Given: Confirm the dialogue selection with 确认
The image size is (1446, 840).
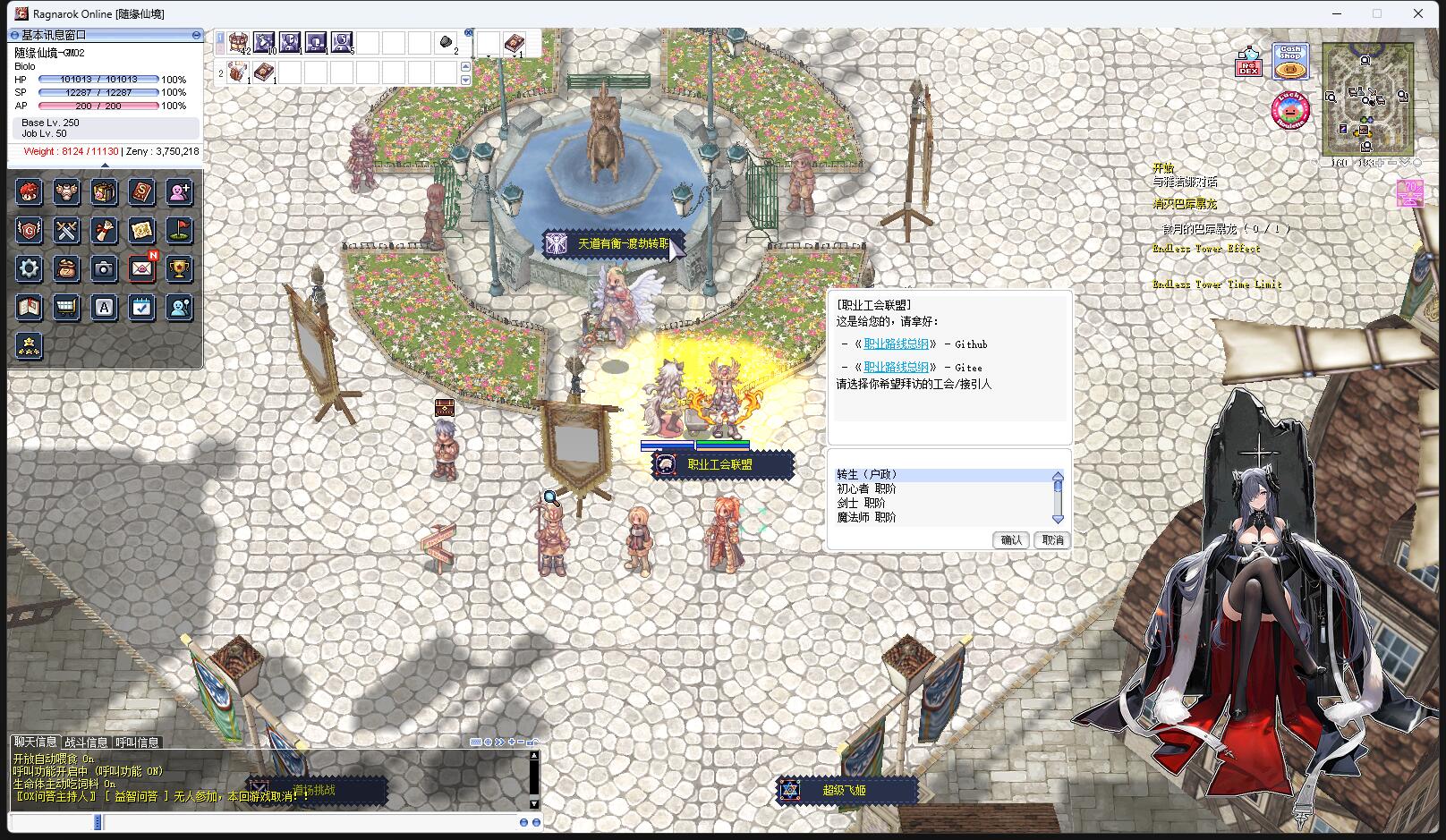Looking at the screenshot, I should point(1011,540).
